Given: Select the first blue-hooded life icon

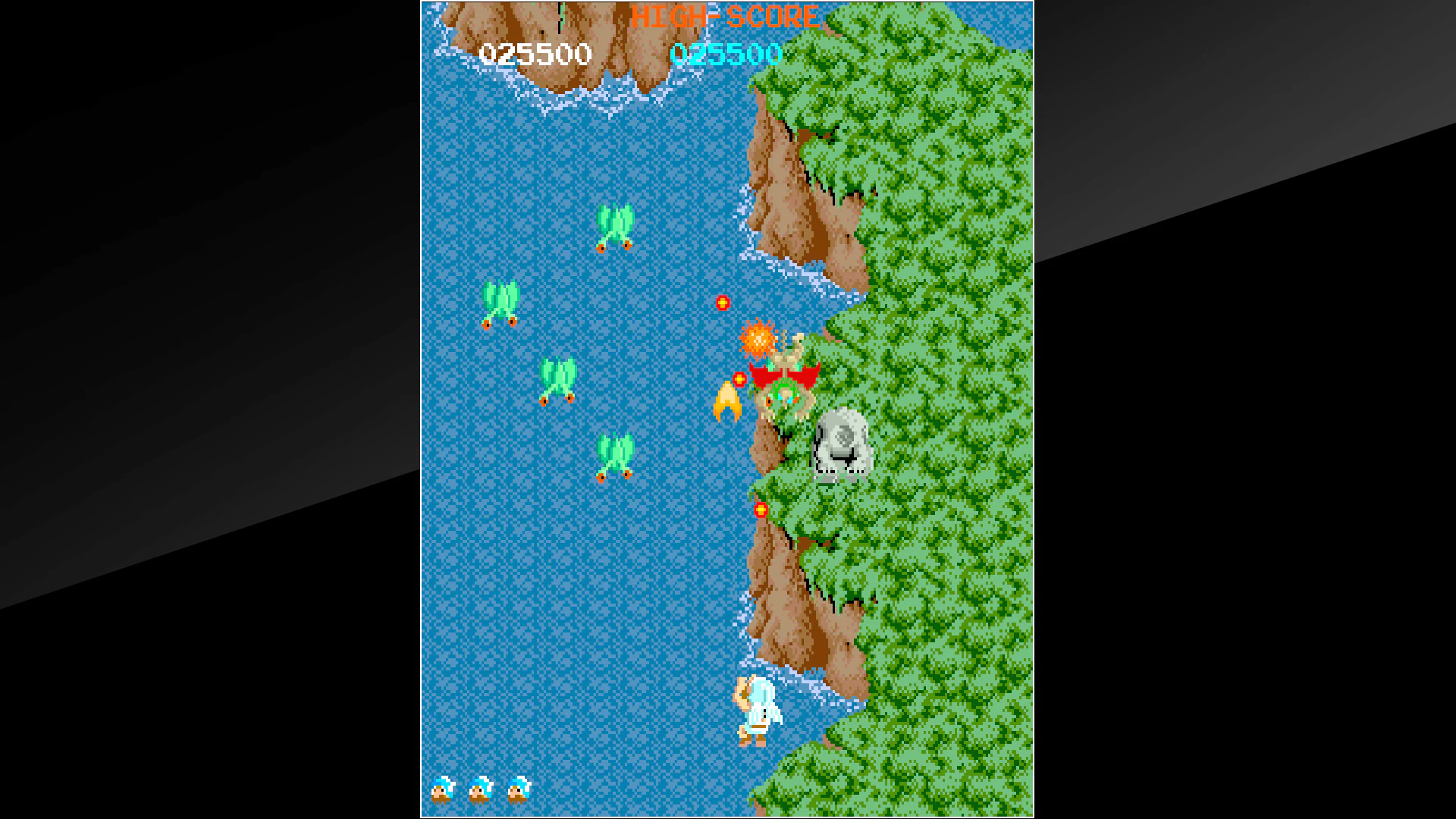Looking at the screenshot, I should click(442, 789).
